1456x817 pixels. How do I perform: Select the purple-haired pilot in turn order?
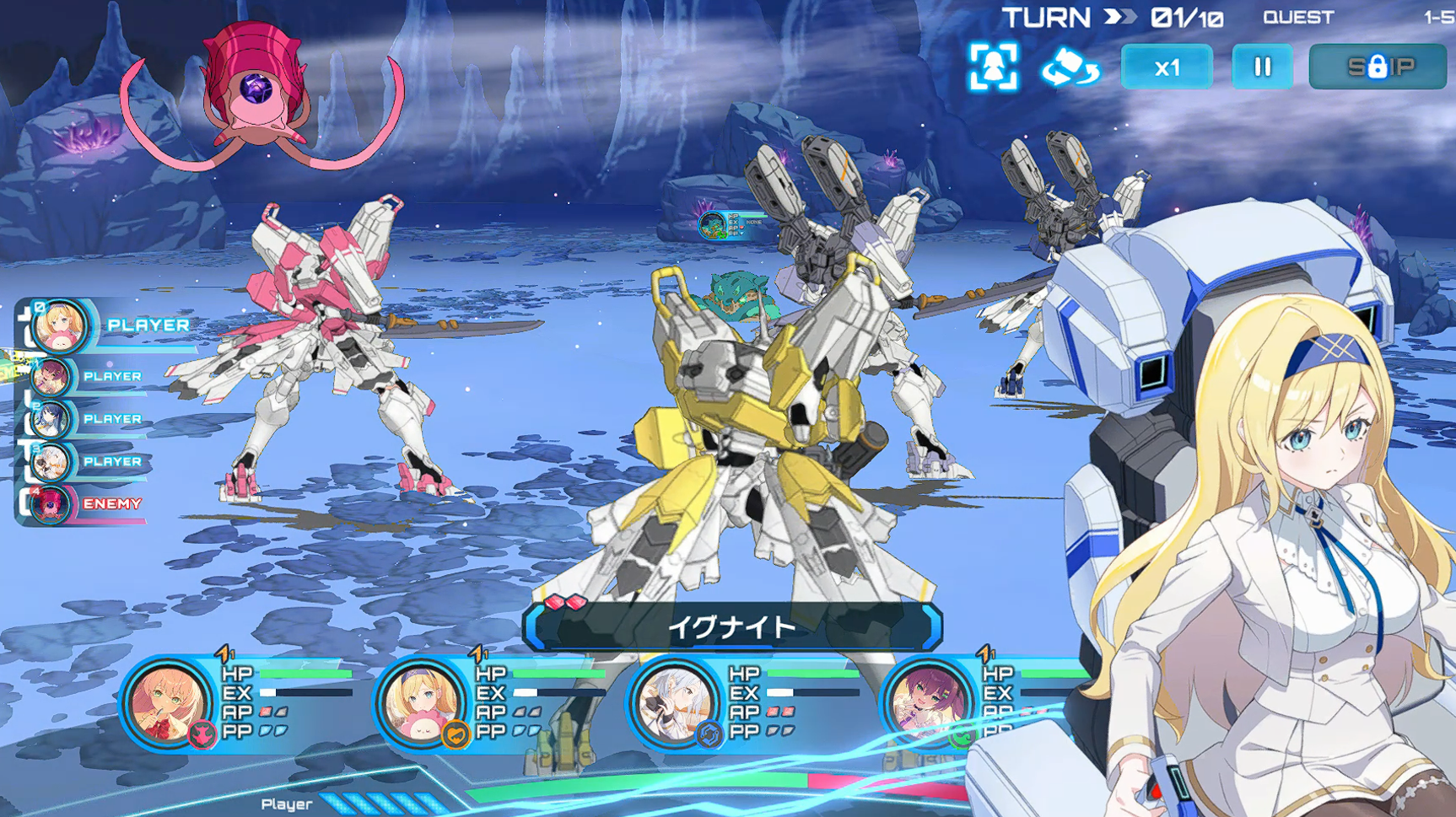click(x=52, y=376)
